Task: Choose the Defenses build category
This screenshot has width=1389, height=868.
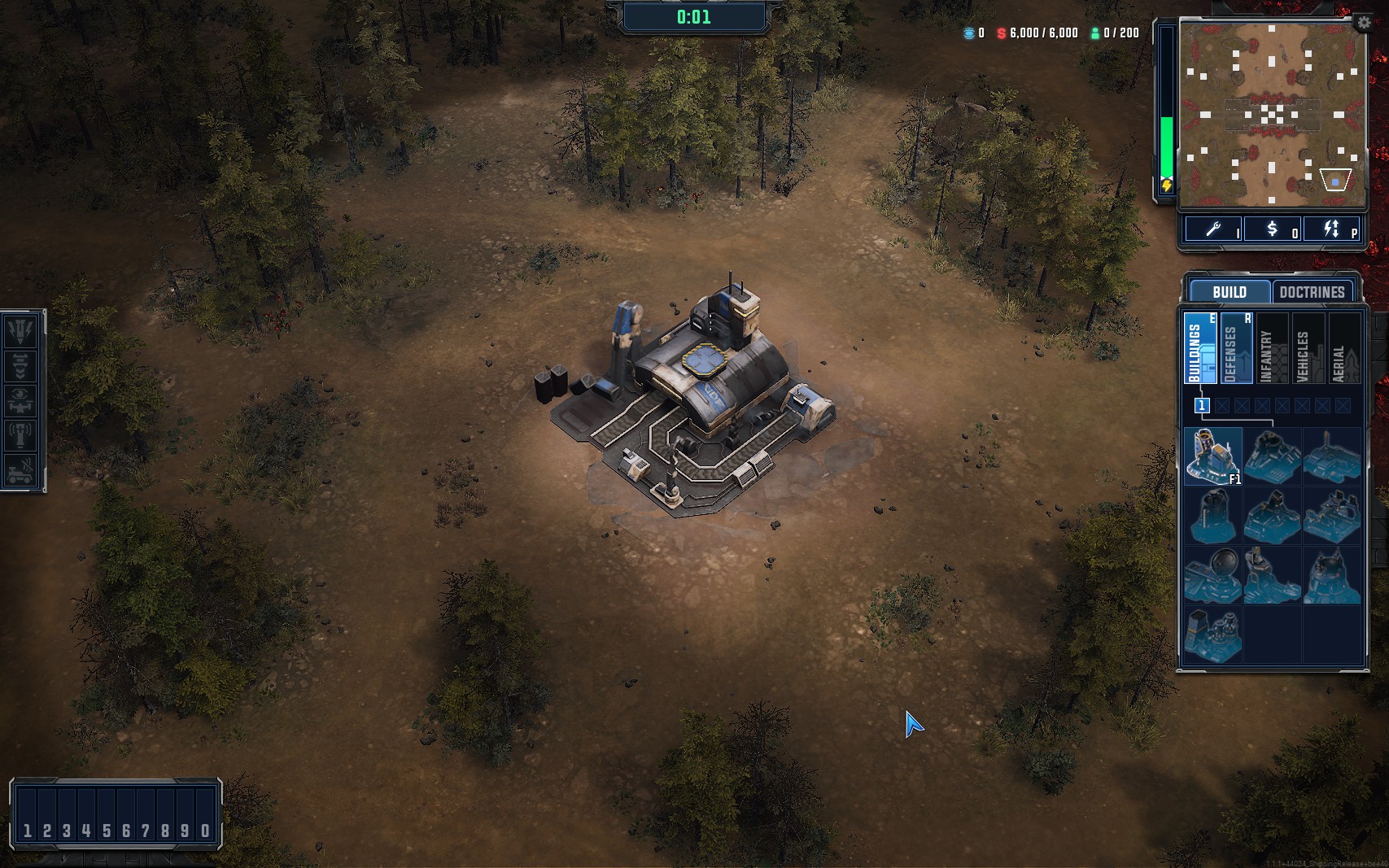Action: [1235, 348]
